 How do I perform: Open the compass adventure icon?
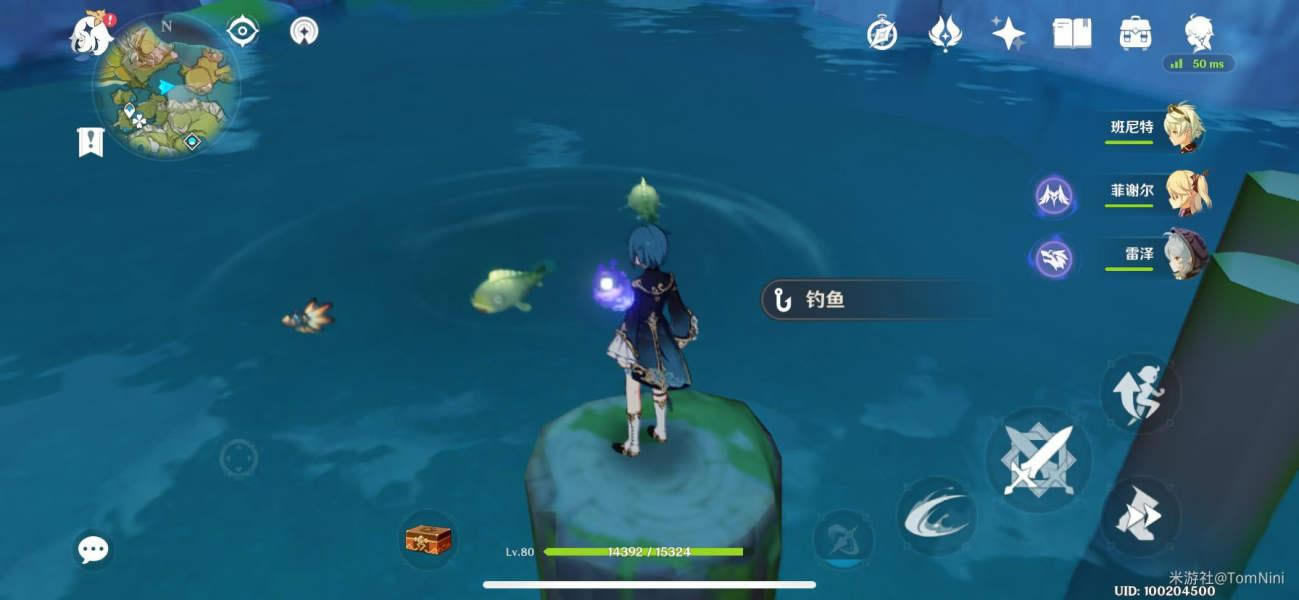[x=881, y=34]
